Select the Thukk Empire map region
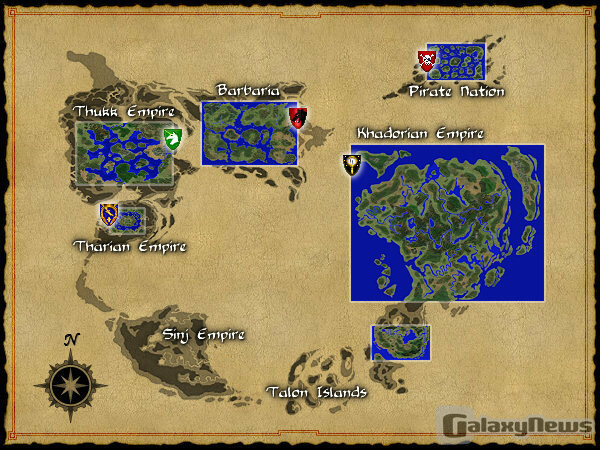The image size is (600, 450). tap(121, 153)
